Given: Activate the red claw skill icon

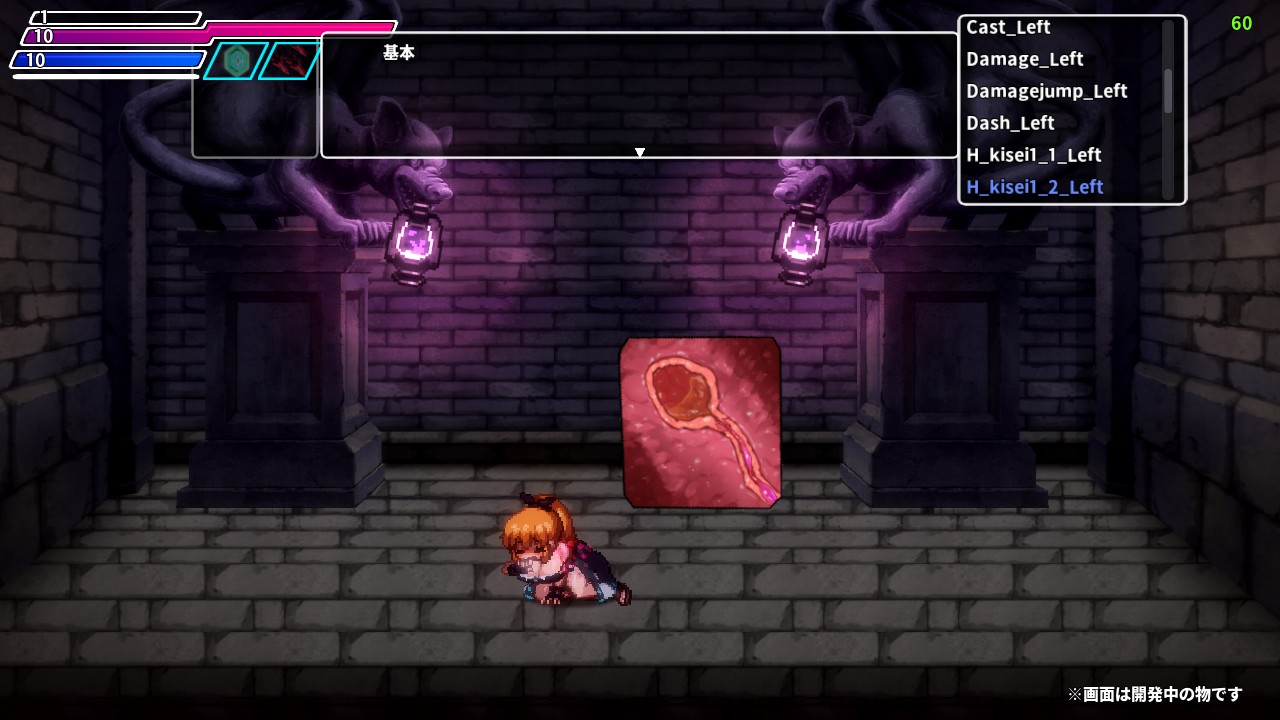Looking at the screenshot, I should pyautogui.click(x=291, y=60).
